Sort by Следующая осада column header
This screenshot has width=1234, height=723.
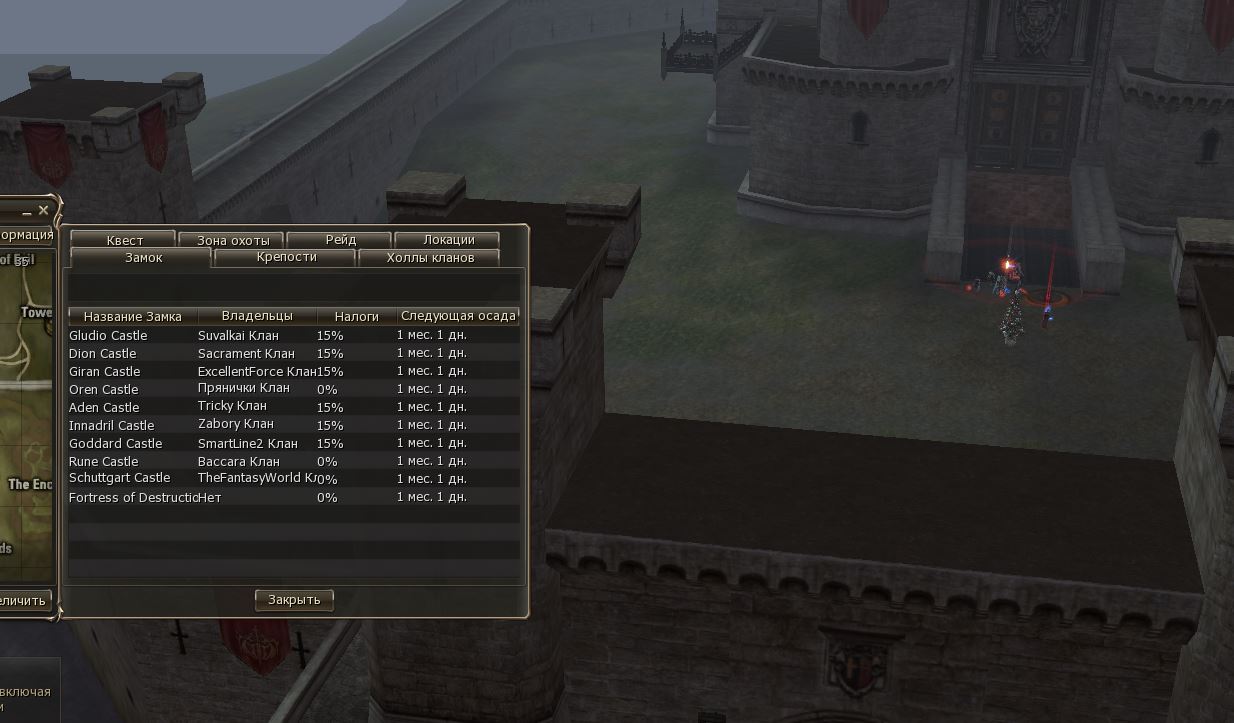458,316
